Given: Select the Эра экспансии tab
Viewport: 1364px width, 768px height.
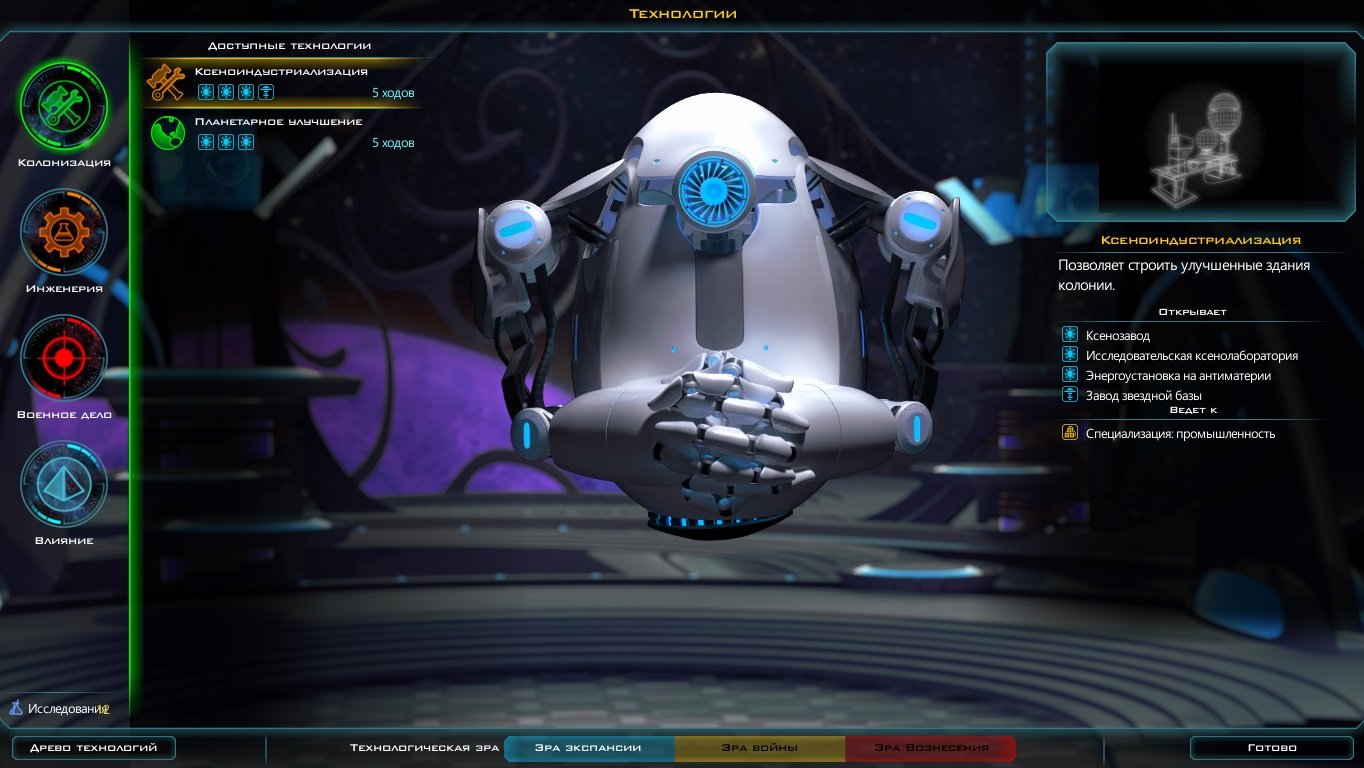Looking at the screenshot, I should [x=588, y=746].
